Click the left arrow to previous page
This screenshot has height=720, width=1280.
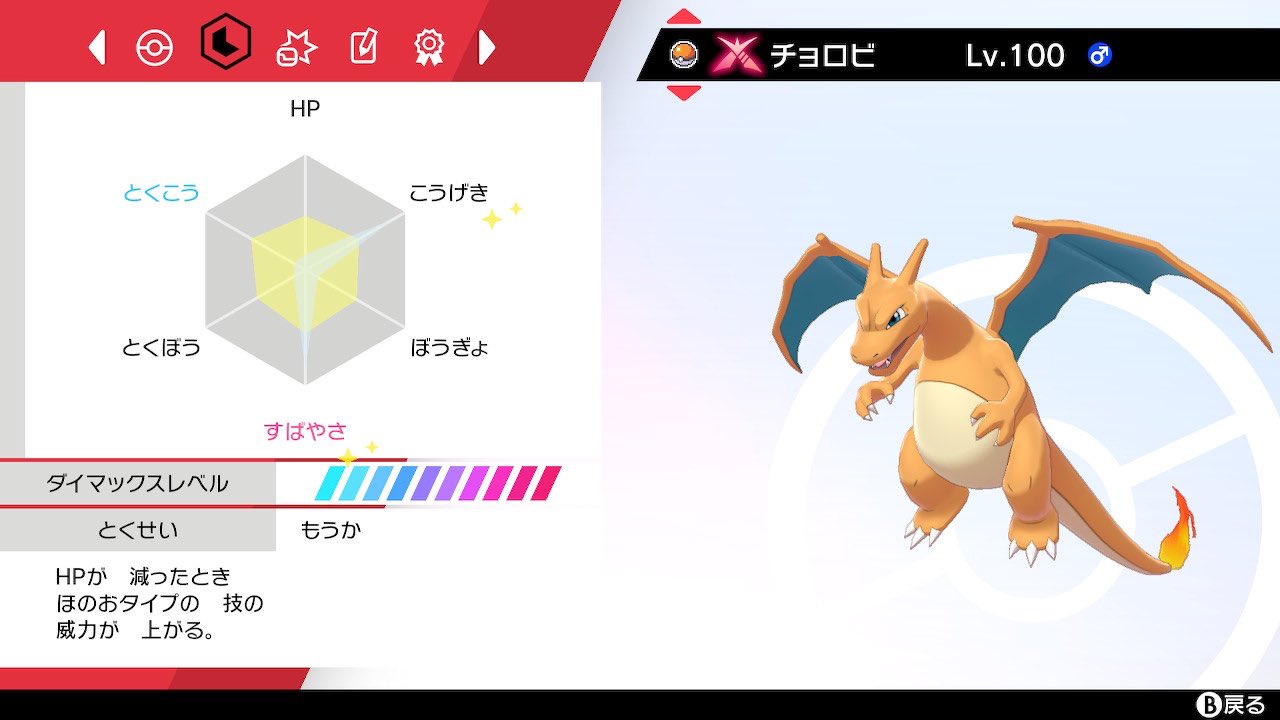pos(96,45)
